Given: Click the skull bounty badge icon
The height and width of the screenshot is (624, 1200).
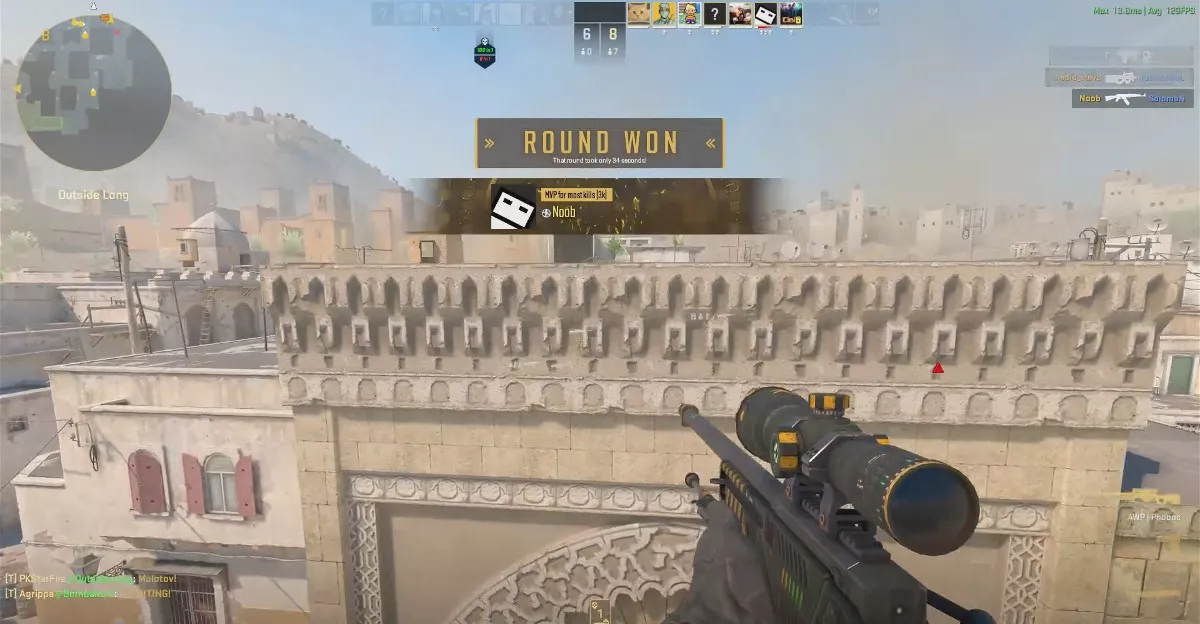Looking at the screenshot, I should 484,52.
